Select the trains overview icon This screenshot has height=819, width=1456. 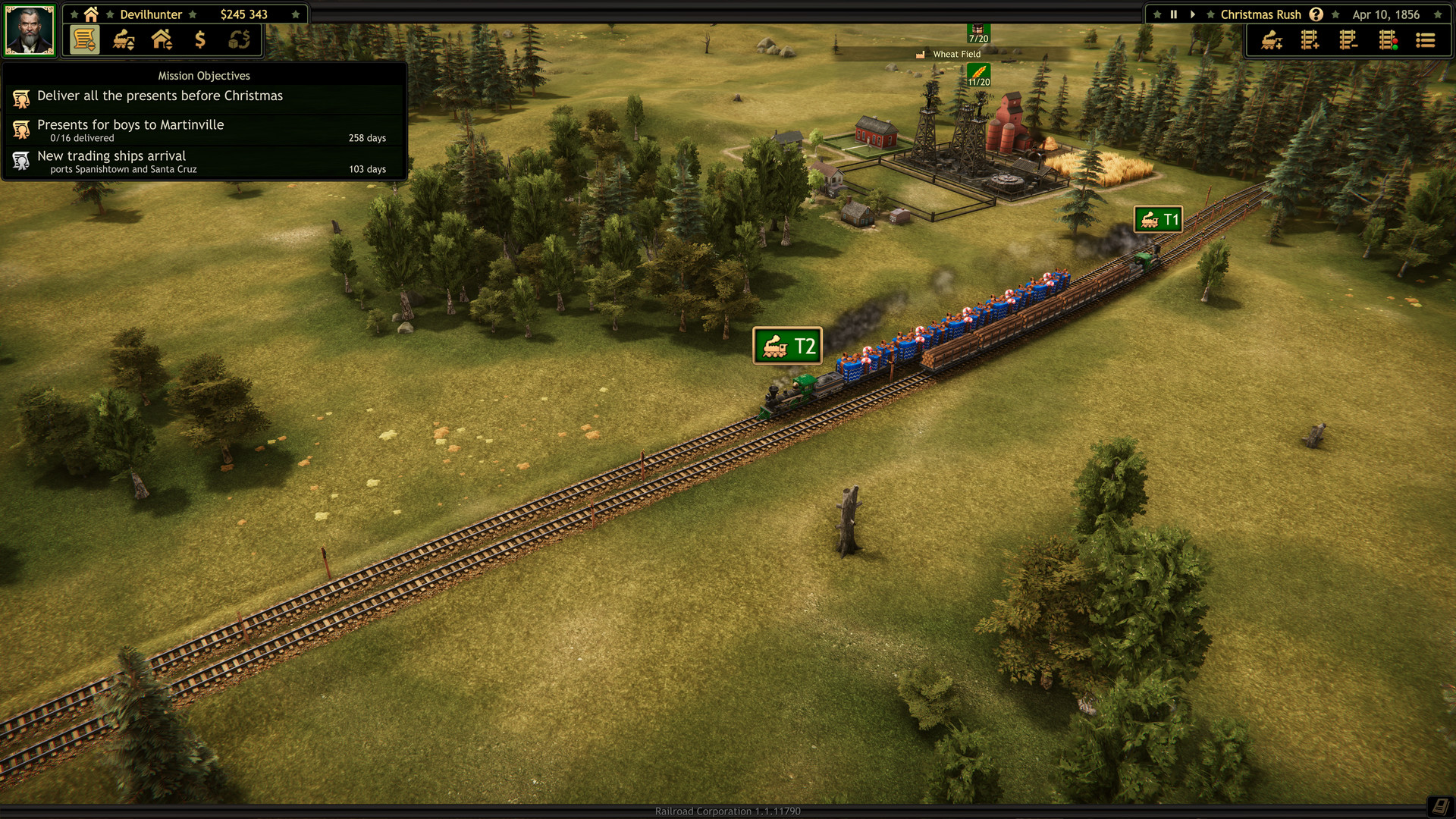[x=124, y=40]
